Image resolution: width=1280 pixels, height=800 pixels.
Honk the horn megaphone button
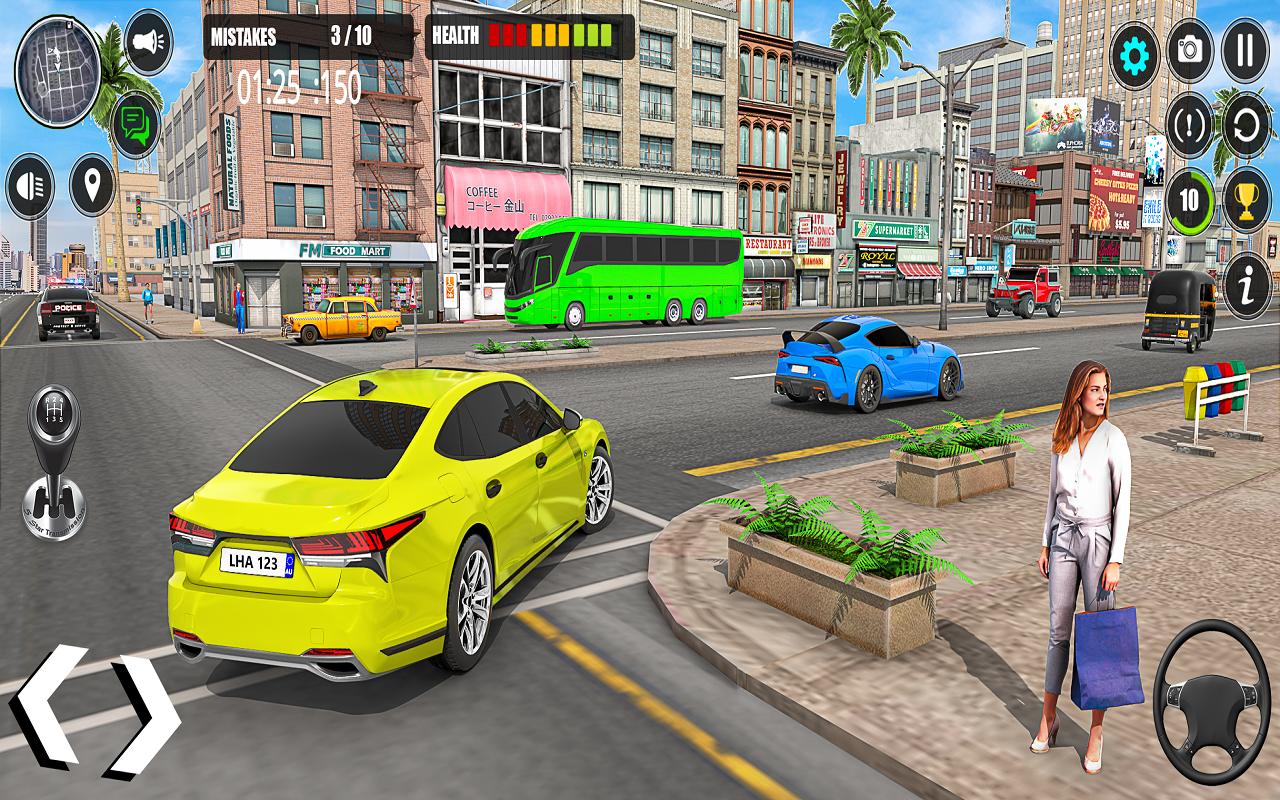tap(148, 42)
